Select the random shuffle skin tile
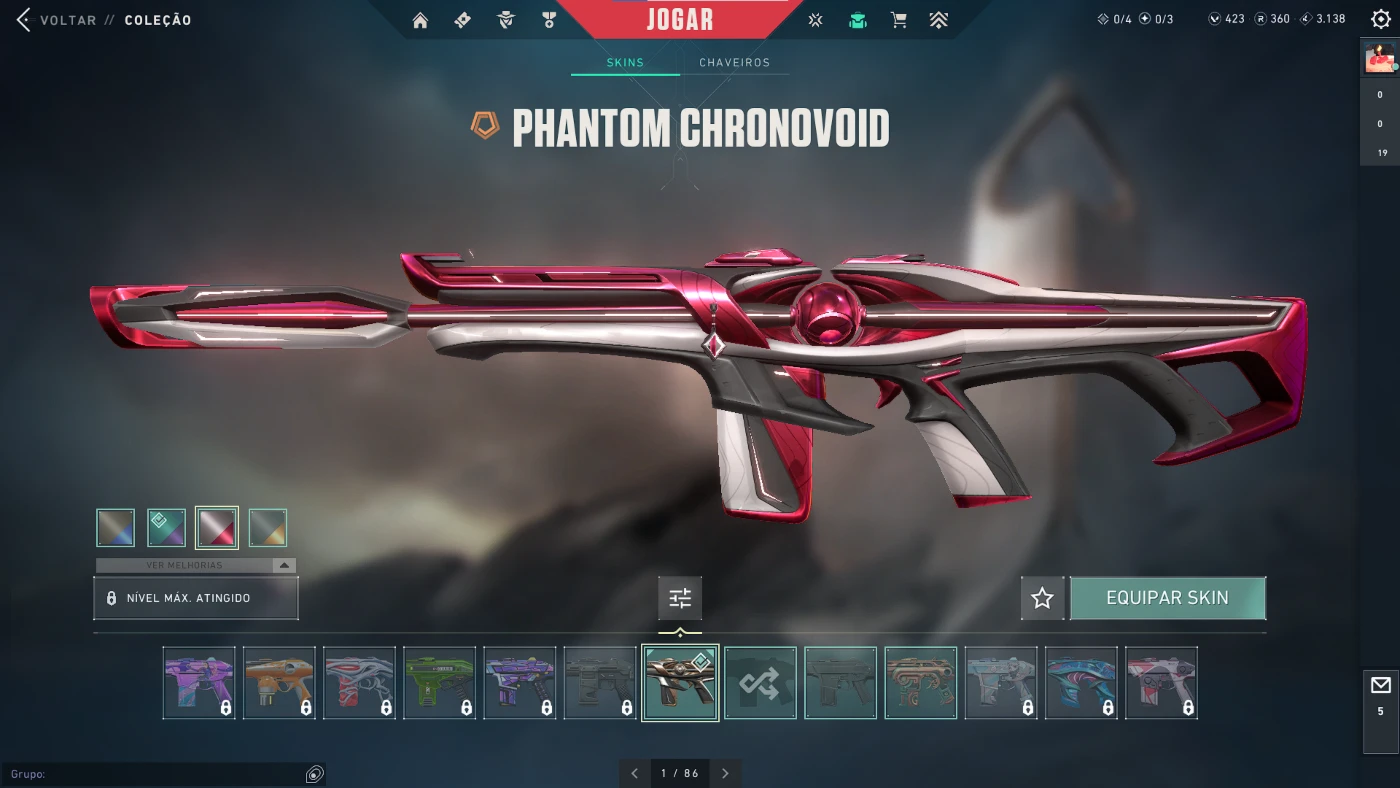 [x=760, y=683]
